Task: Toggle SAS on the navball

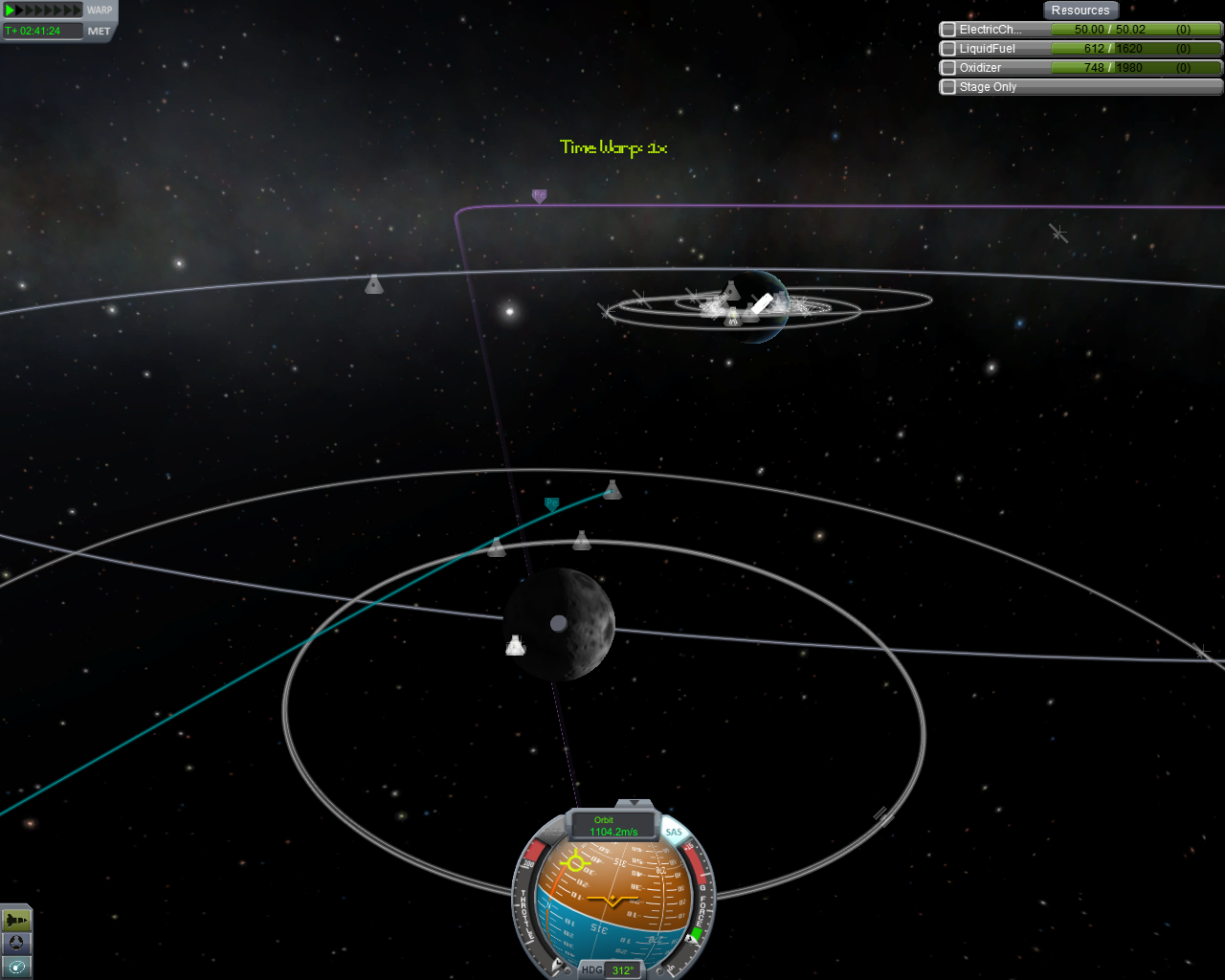Action: [x=675, y=832]
